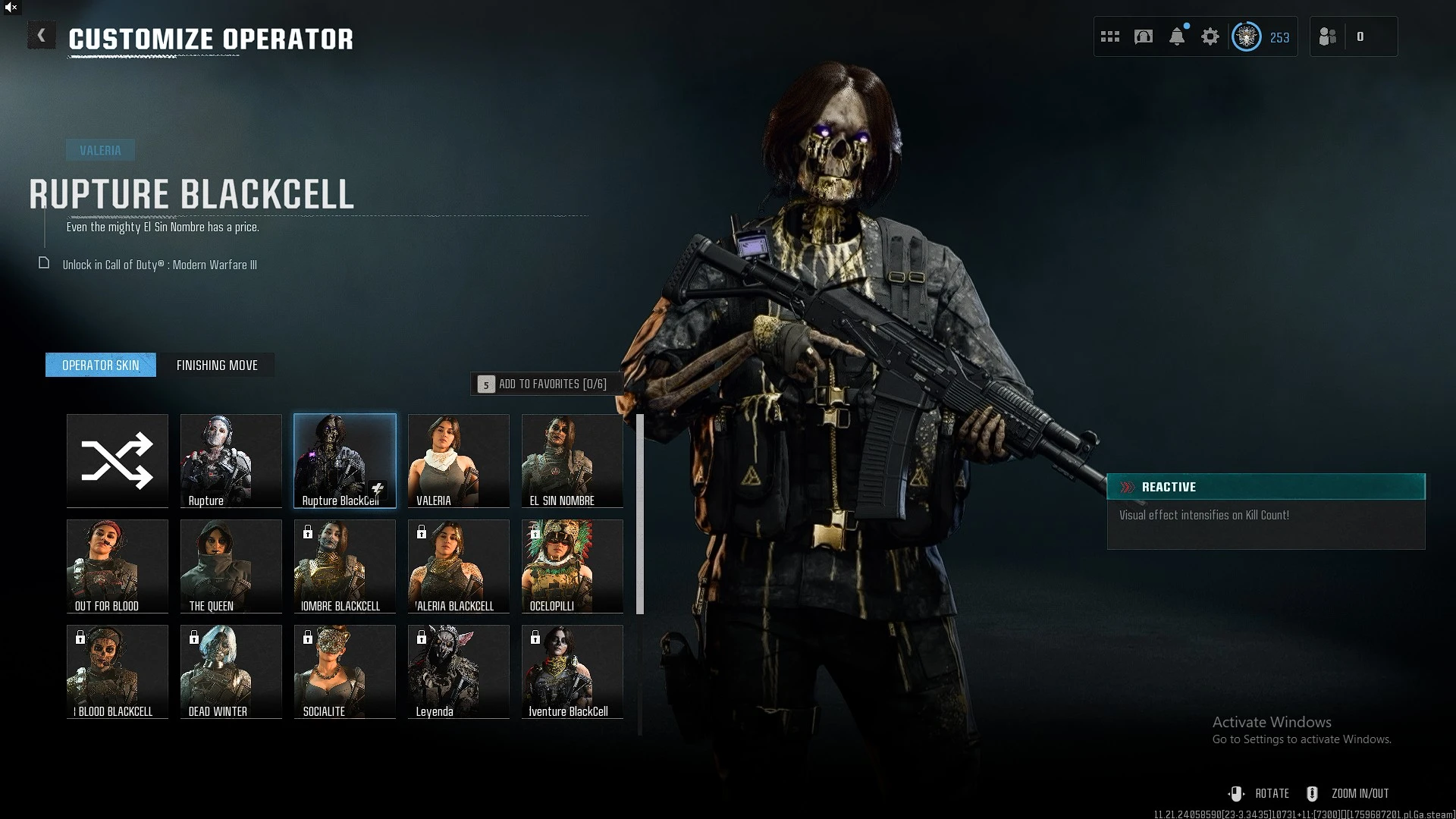Equip the El Sin Nombre skin

coord(573,460)
